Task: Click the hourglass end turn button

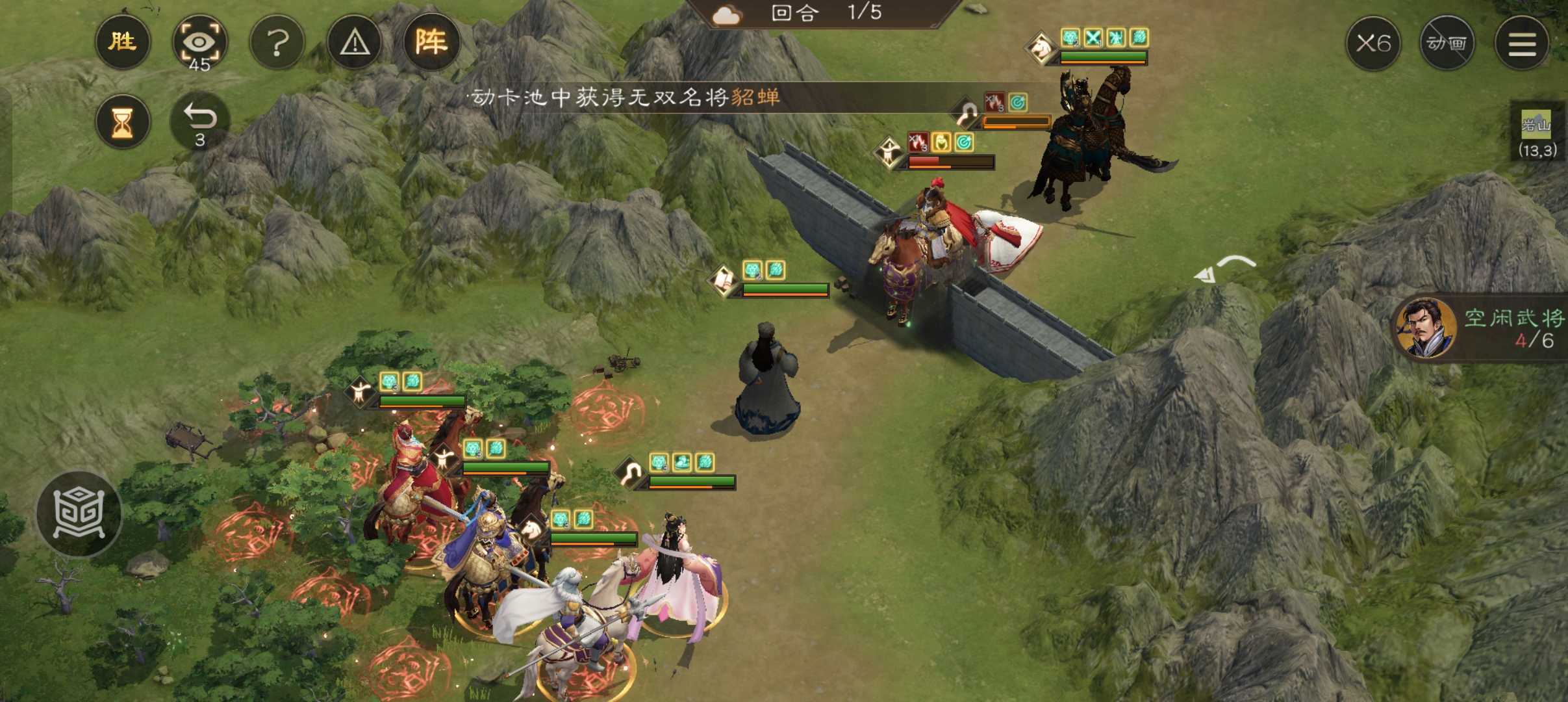Action: (x=122, y=122)
